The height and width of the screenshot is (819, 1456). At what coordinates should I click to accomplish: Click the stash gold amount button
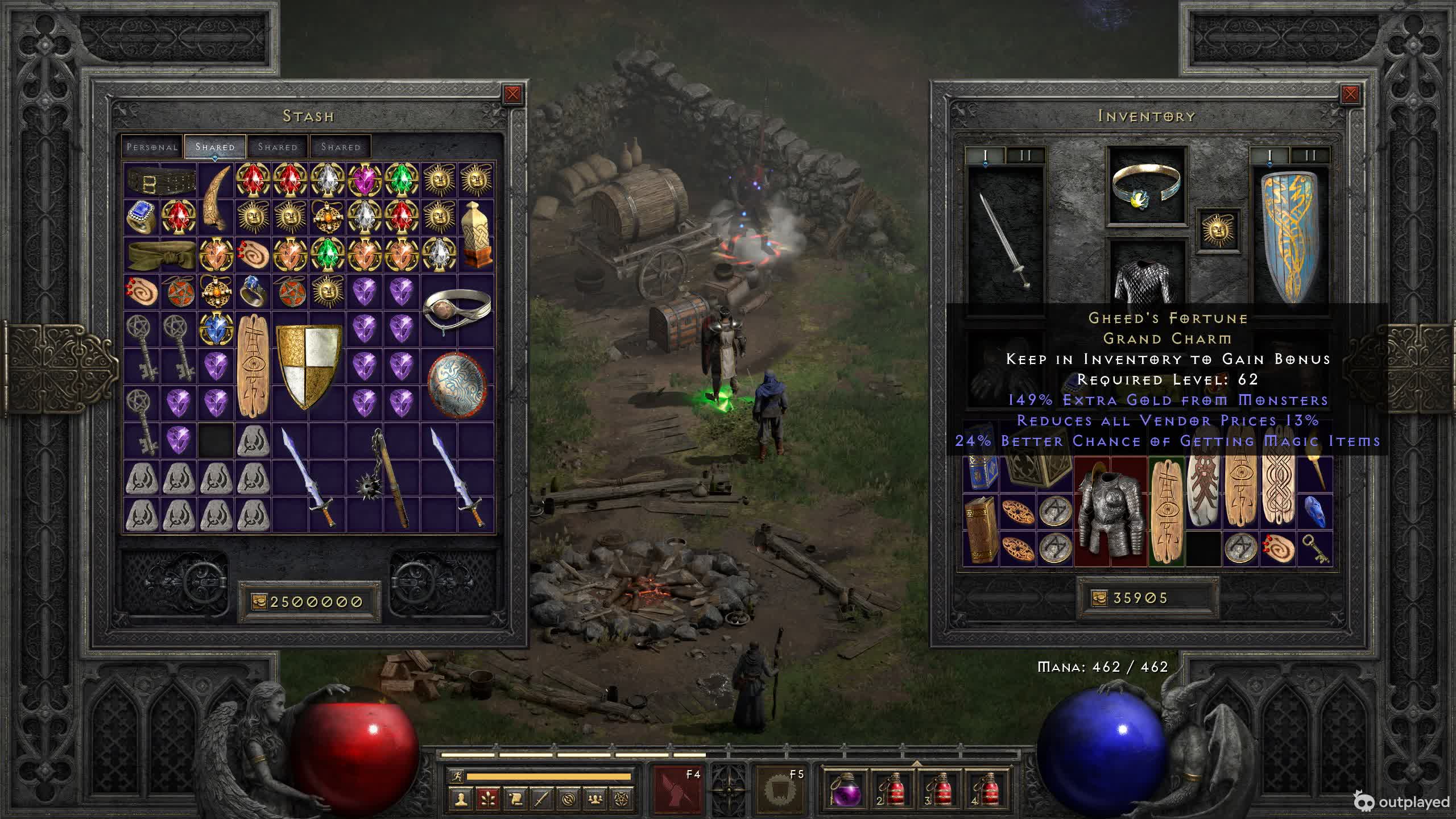(x=259, y=602)
